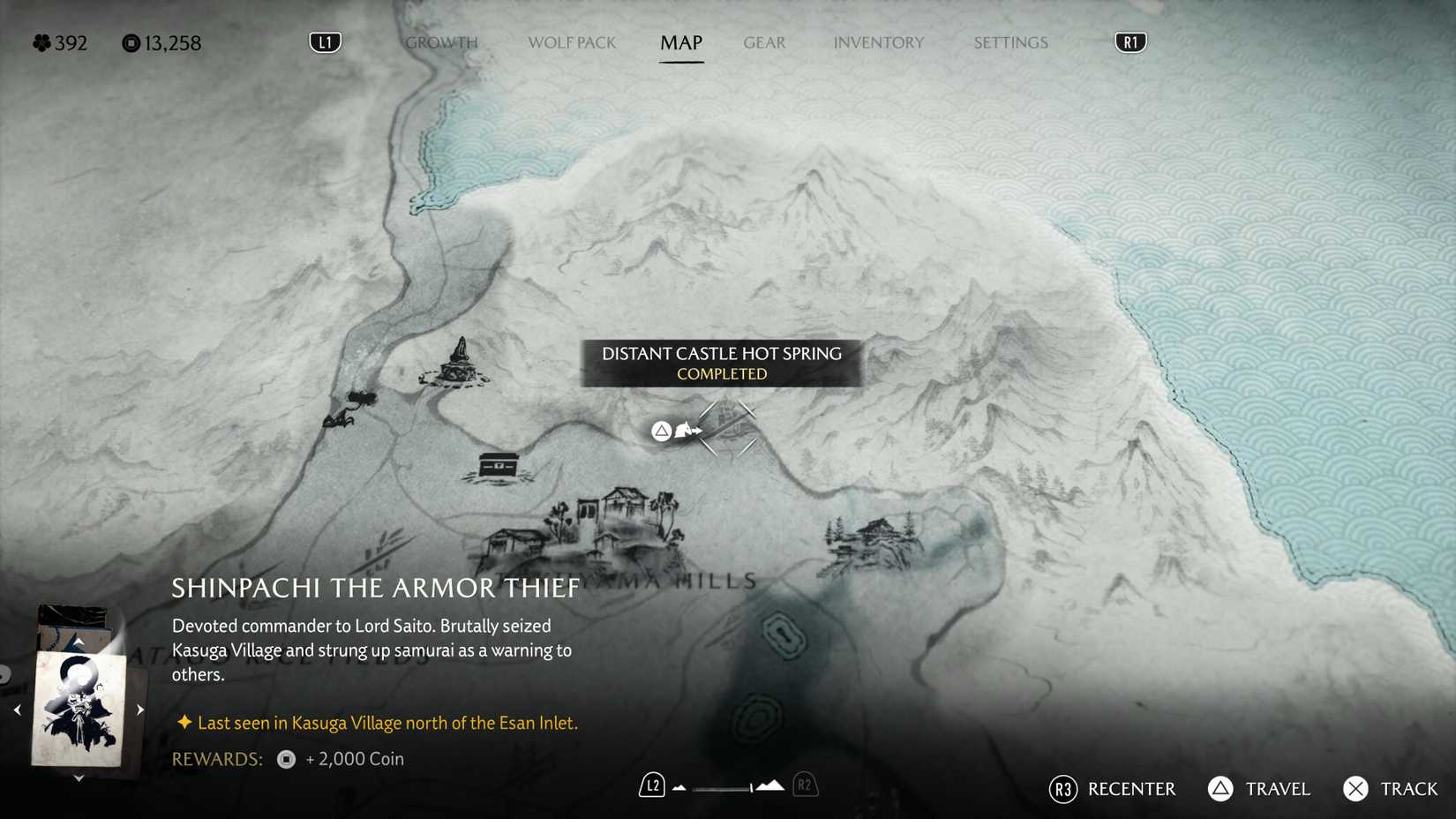
Task: Click the small mountain zoom-out icon near L2
Action: pos(678,788)
